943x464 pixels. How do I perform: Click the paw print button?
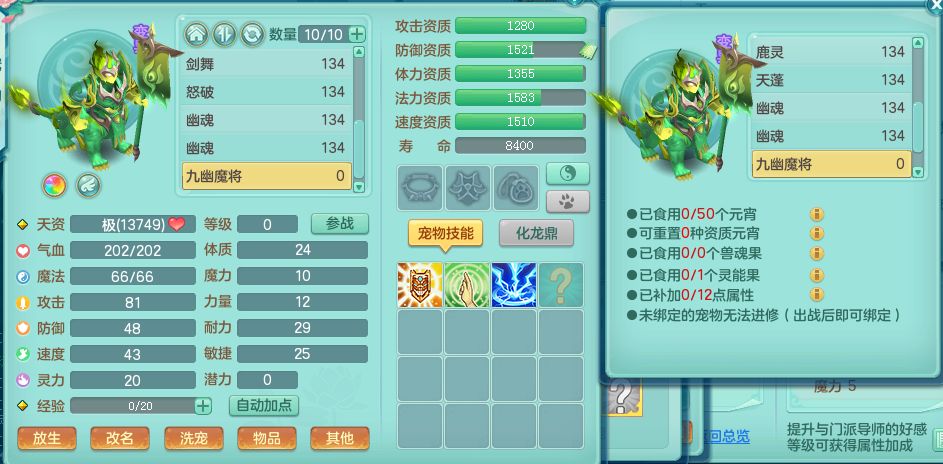(x=567, y=200)
